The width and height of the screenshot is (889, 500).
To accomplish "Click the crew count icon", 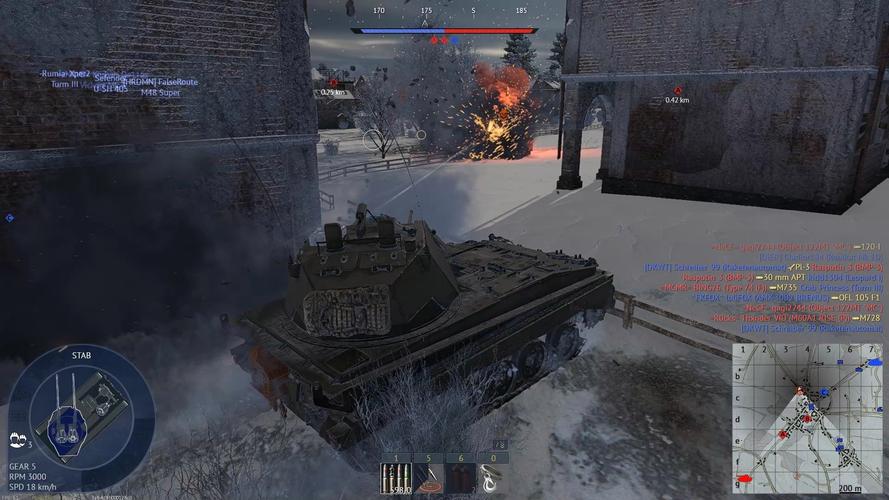I will (x=17, y=438).
